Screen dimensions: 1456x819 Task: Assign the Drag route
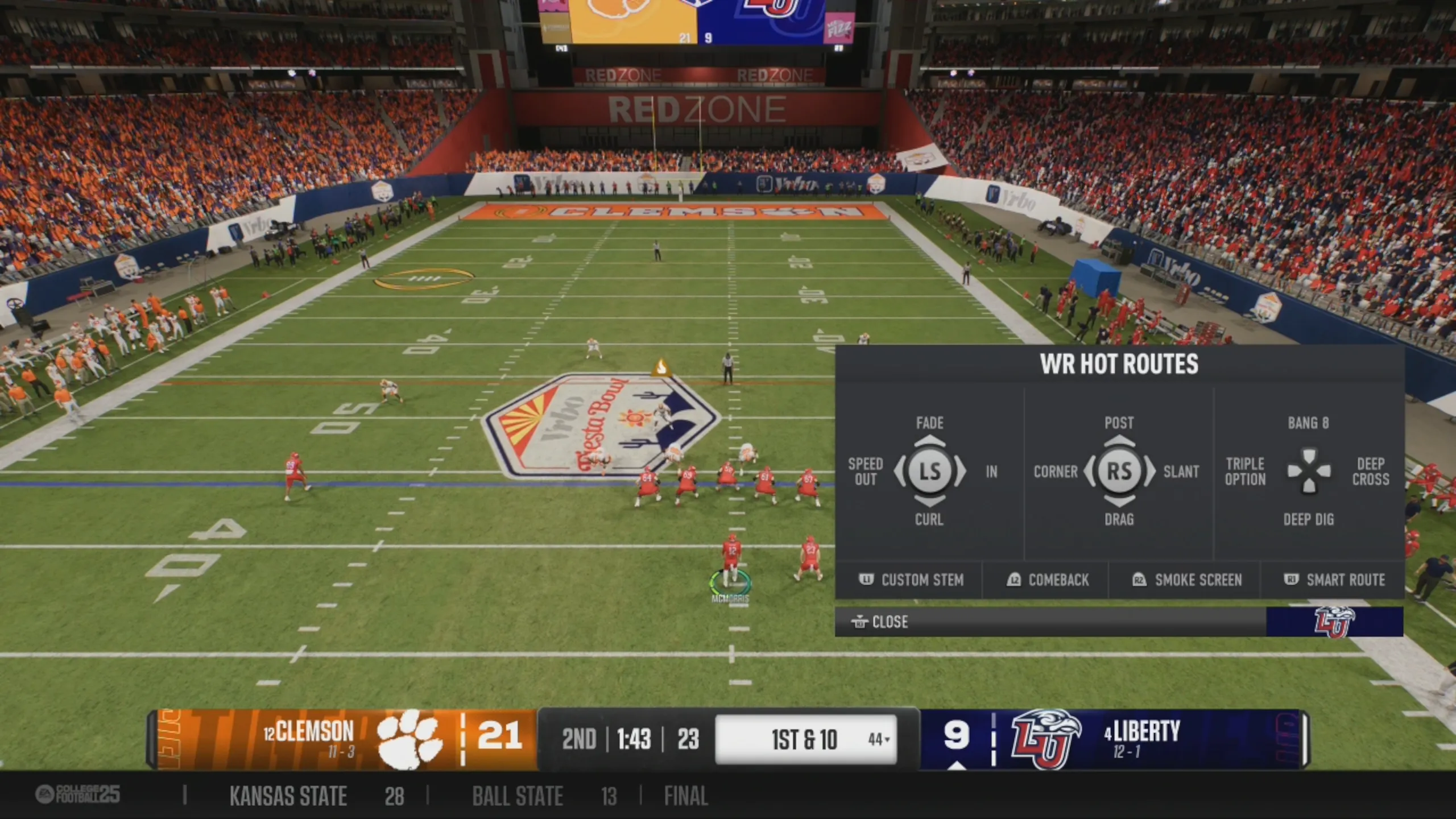click(1119, 519)
